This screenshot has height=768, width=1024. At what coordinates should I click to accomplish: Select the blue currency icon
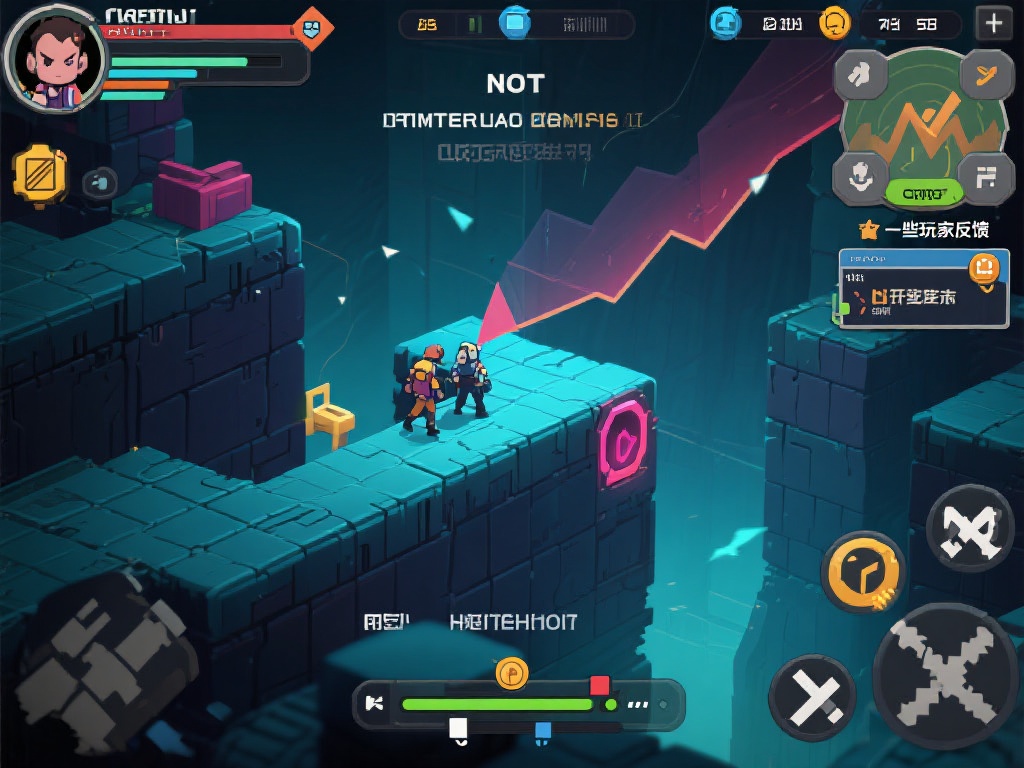pyautogui.click(x=725, y=23)
